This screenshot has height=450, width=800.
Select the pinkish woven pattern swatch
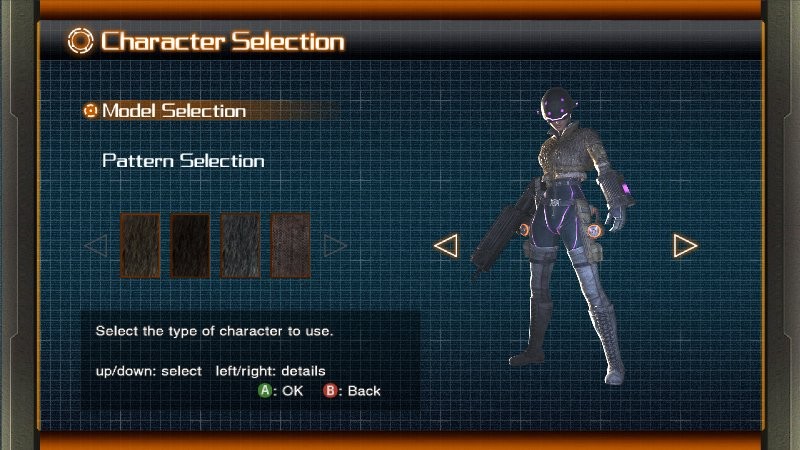(x=291, y=245)
